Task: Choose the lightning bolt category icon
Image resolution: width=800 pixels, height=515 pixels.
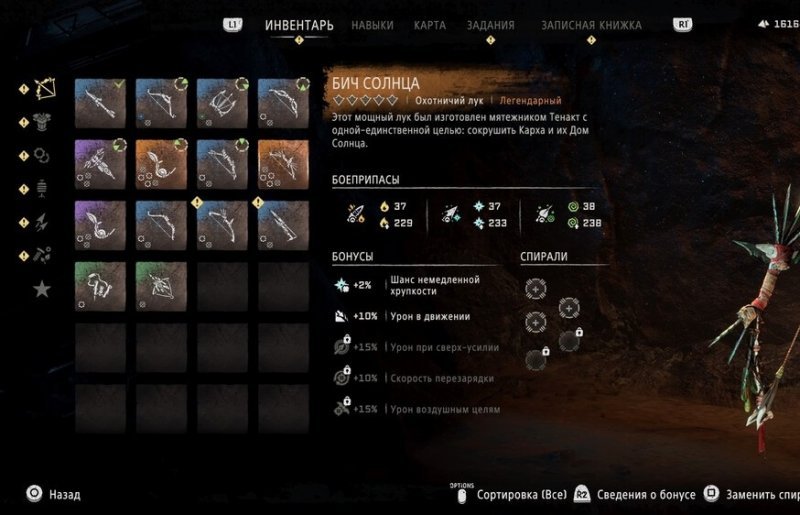Action: point(43,222)
